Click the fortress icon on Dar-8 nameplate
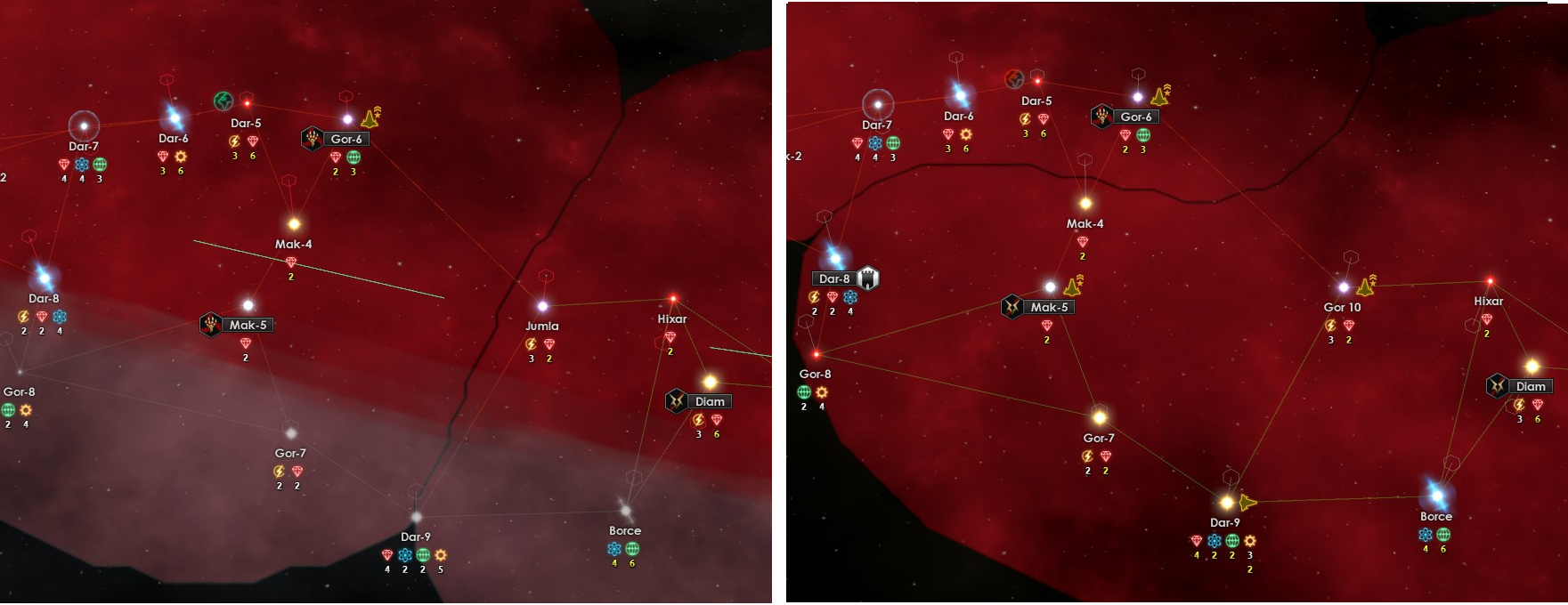The height and width of the screenshot is (605, 1568). tap(867, 278)
